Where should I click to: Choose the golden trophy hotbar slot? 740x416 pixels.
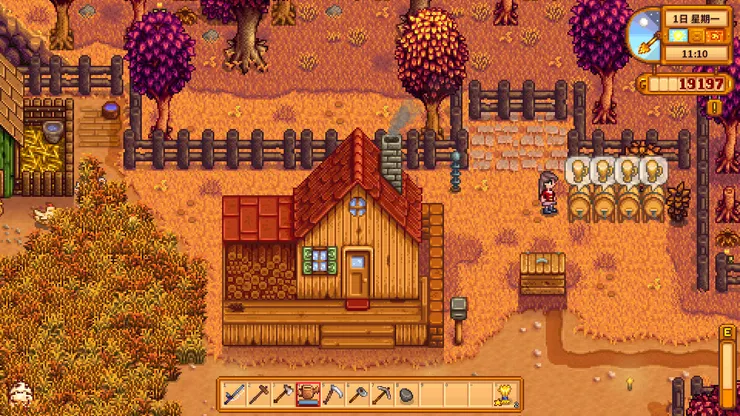tap(503, 393)
